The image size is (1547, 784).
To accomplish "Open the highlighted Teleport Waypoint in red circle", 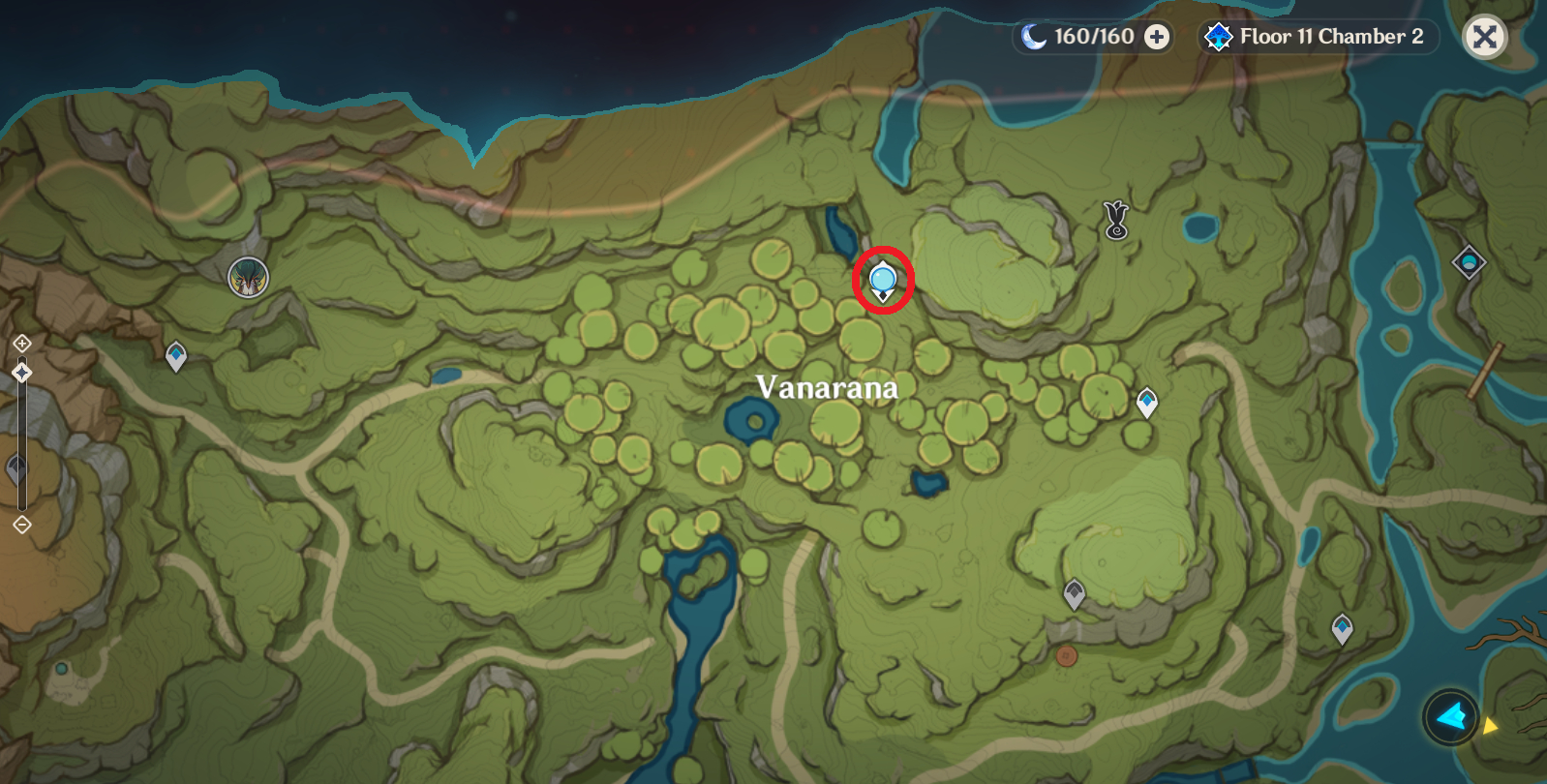I will click(x=882, y=281).
